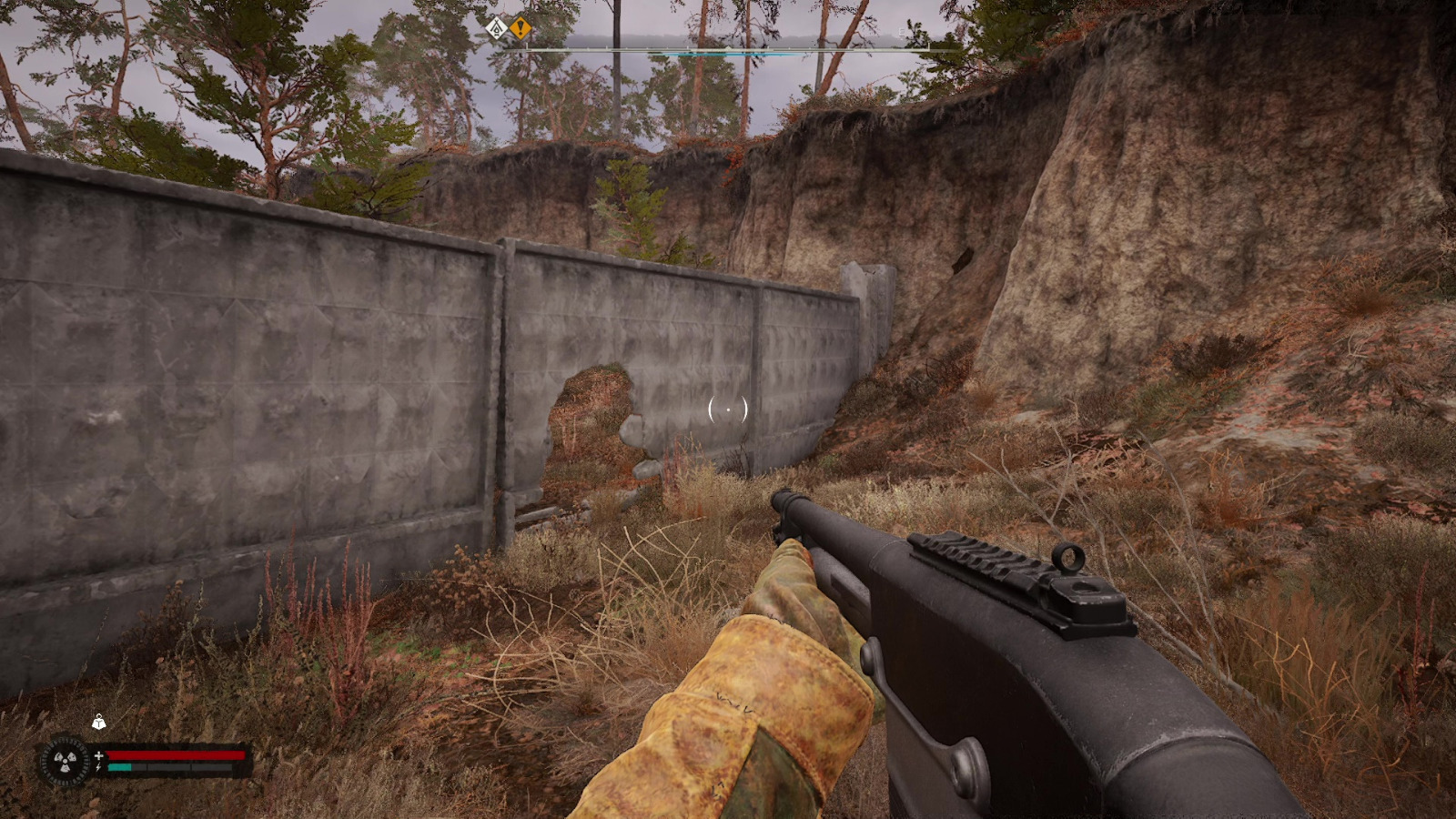Click the teal stamina bar segment
This screenshot has height=819, width=1456.
119,767
